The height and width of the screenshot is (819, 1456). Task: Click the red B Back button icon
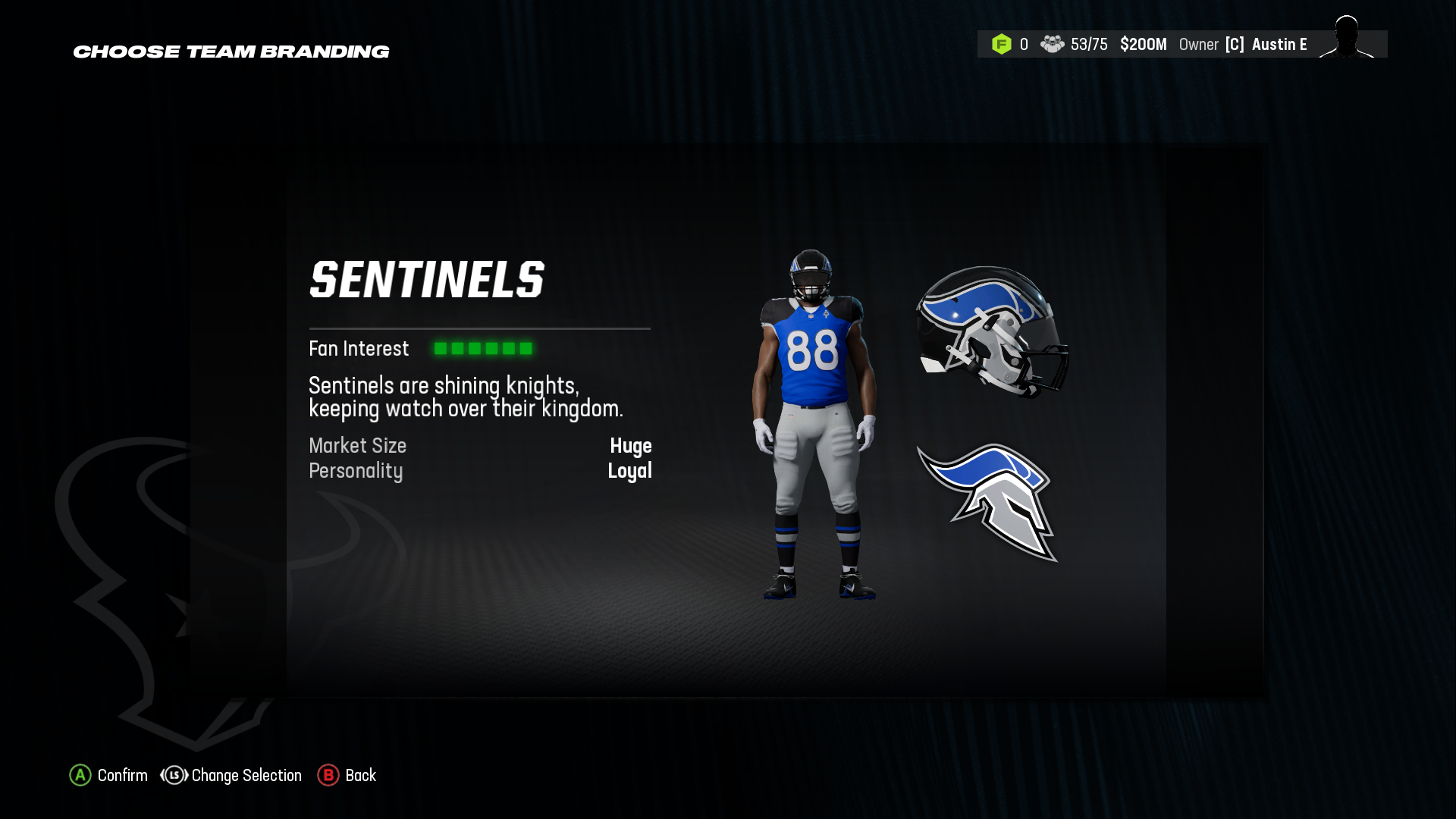328,776
